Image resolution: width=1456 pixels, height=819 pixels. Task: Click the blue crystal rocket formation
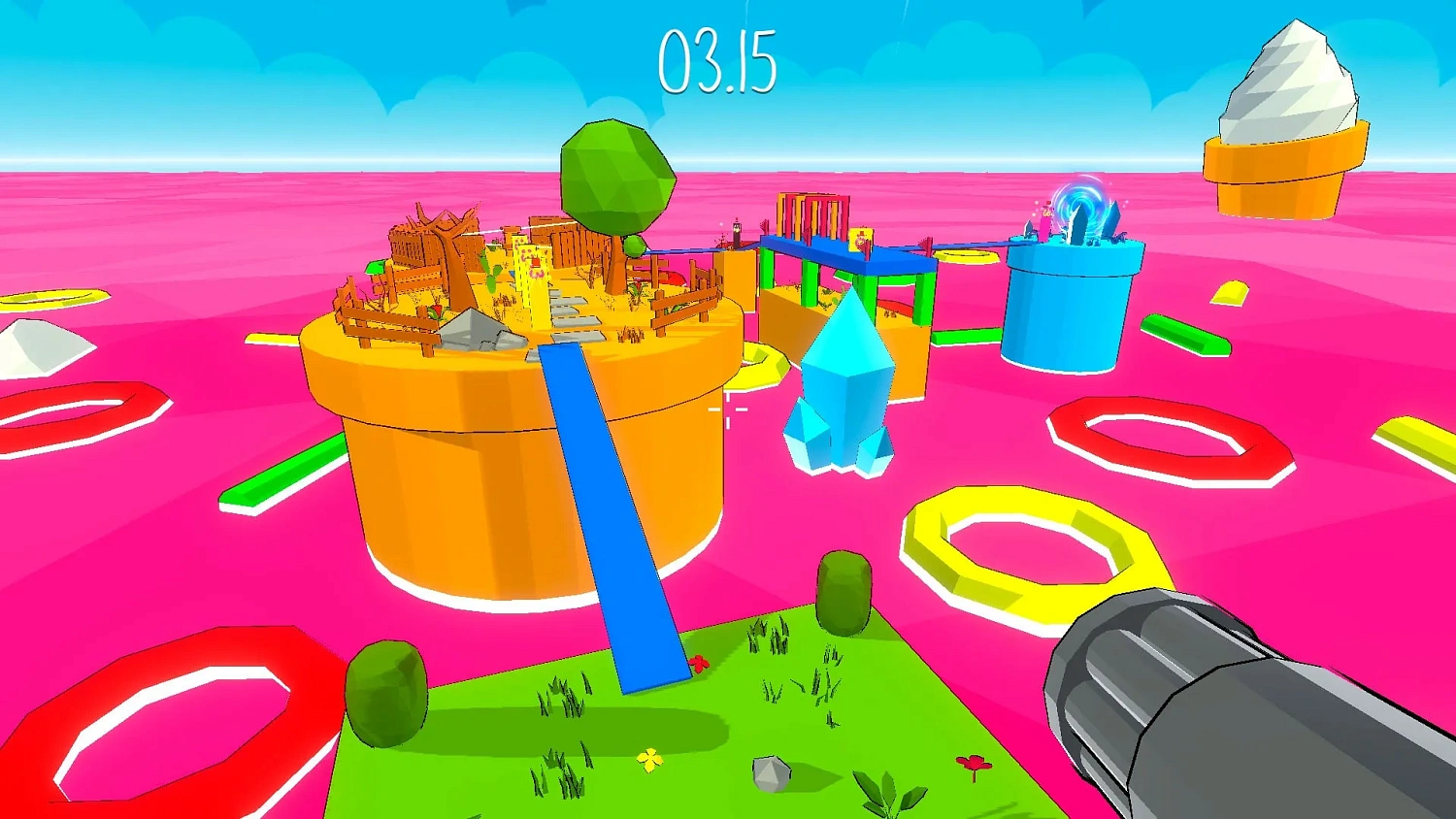click(x=846, y=388)
